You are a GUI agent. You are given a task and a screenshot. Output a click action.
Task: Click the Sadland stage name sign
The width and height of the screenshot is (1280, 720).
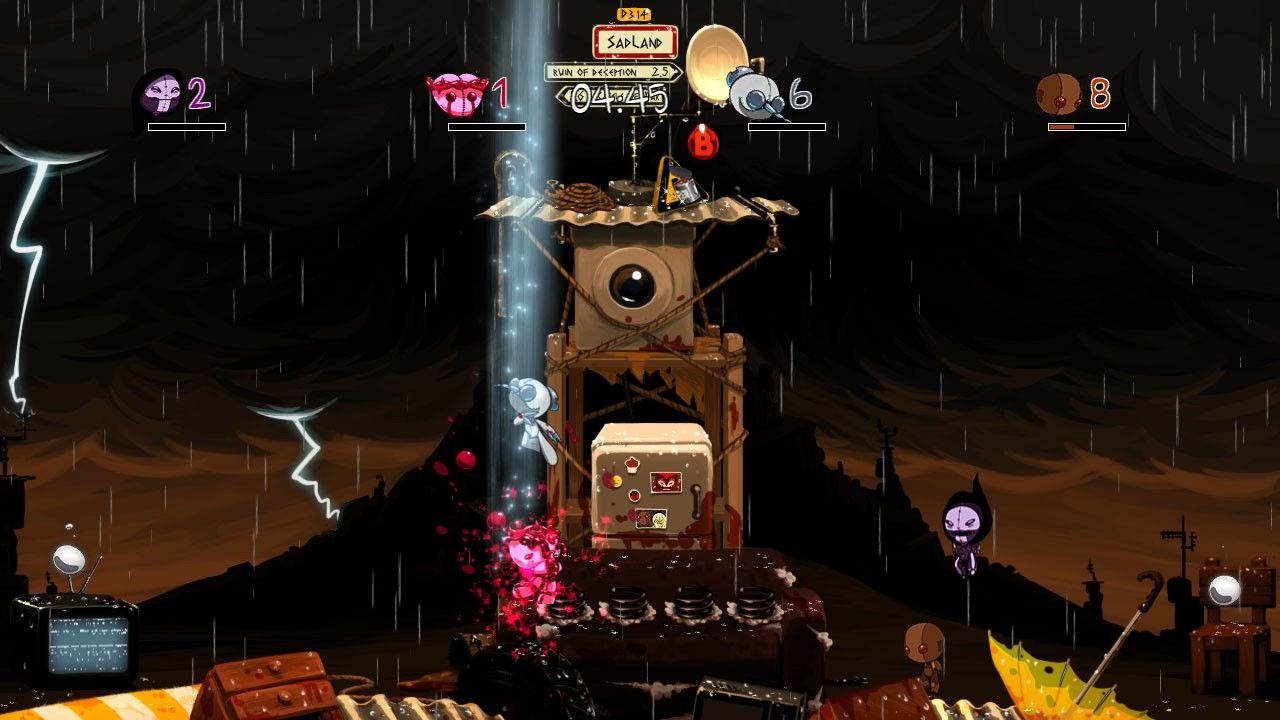tap(635, 42)
